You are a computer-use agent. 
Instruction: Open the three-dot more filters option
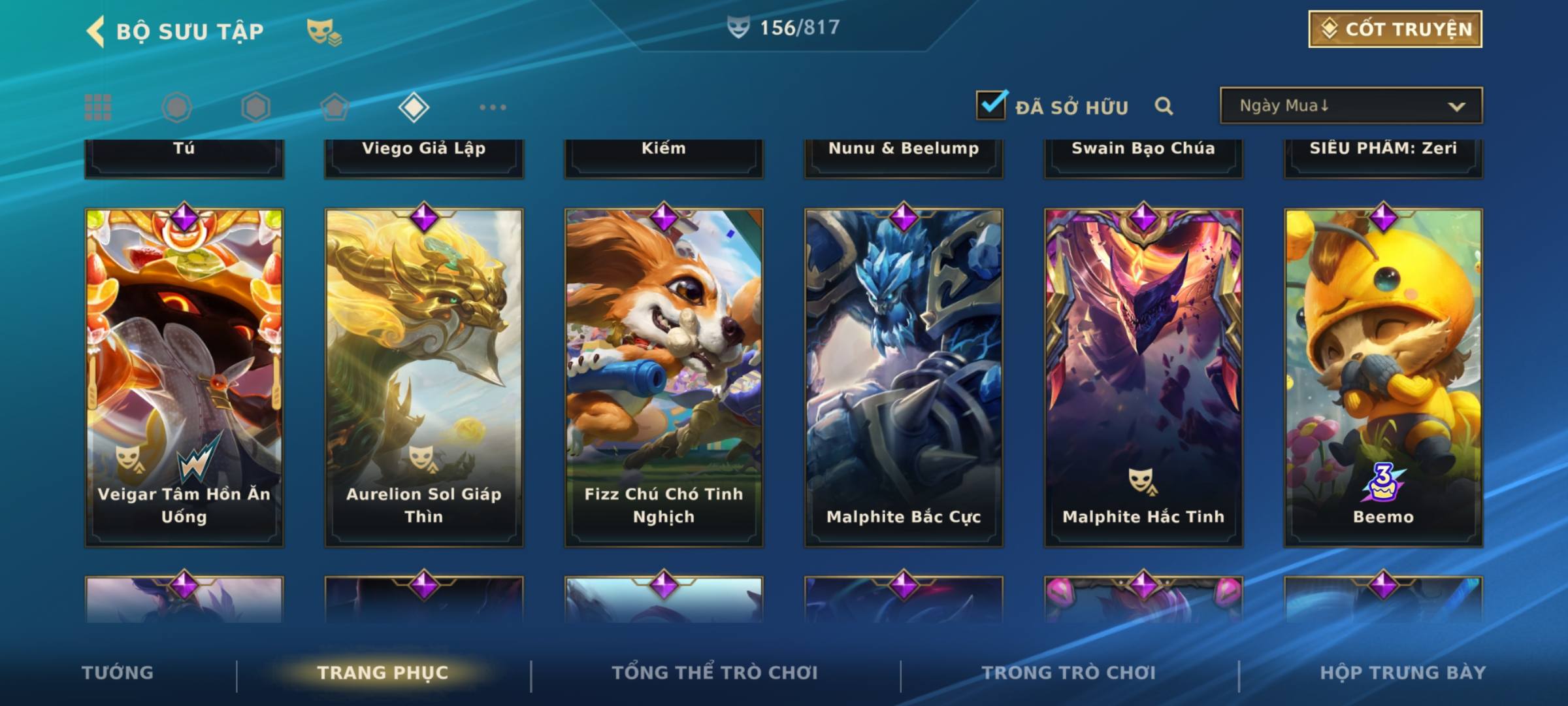pyautogui.click(x=493, y=107)
